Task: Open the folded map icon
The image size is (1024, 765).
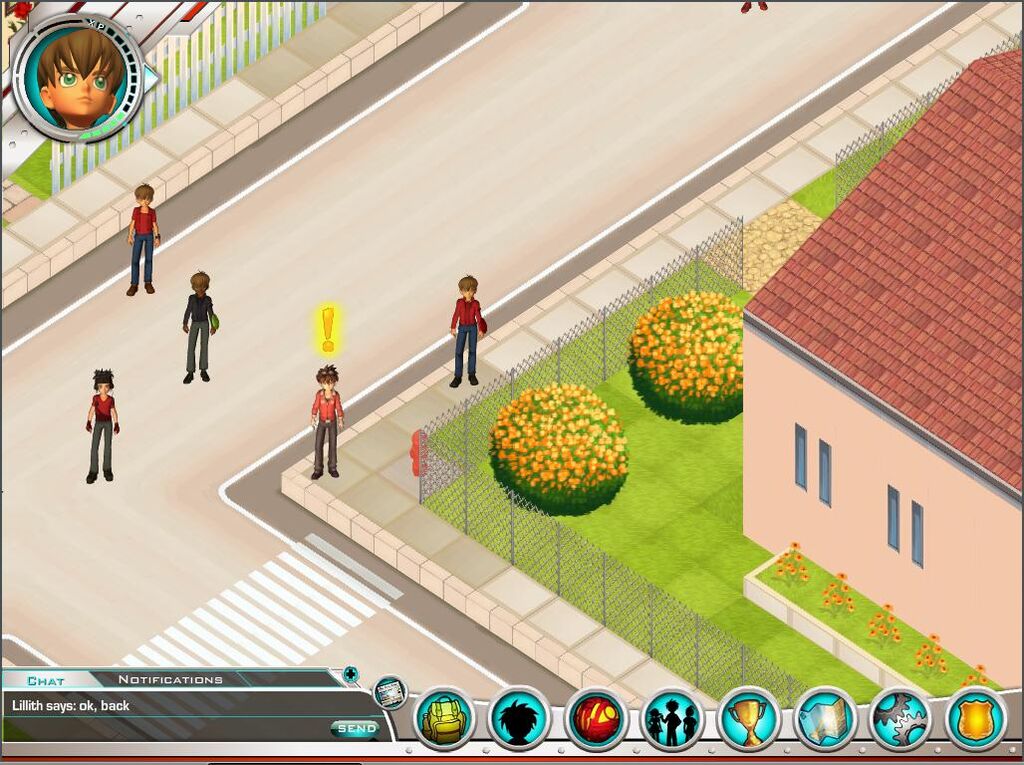Action: pos(825,718)
